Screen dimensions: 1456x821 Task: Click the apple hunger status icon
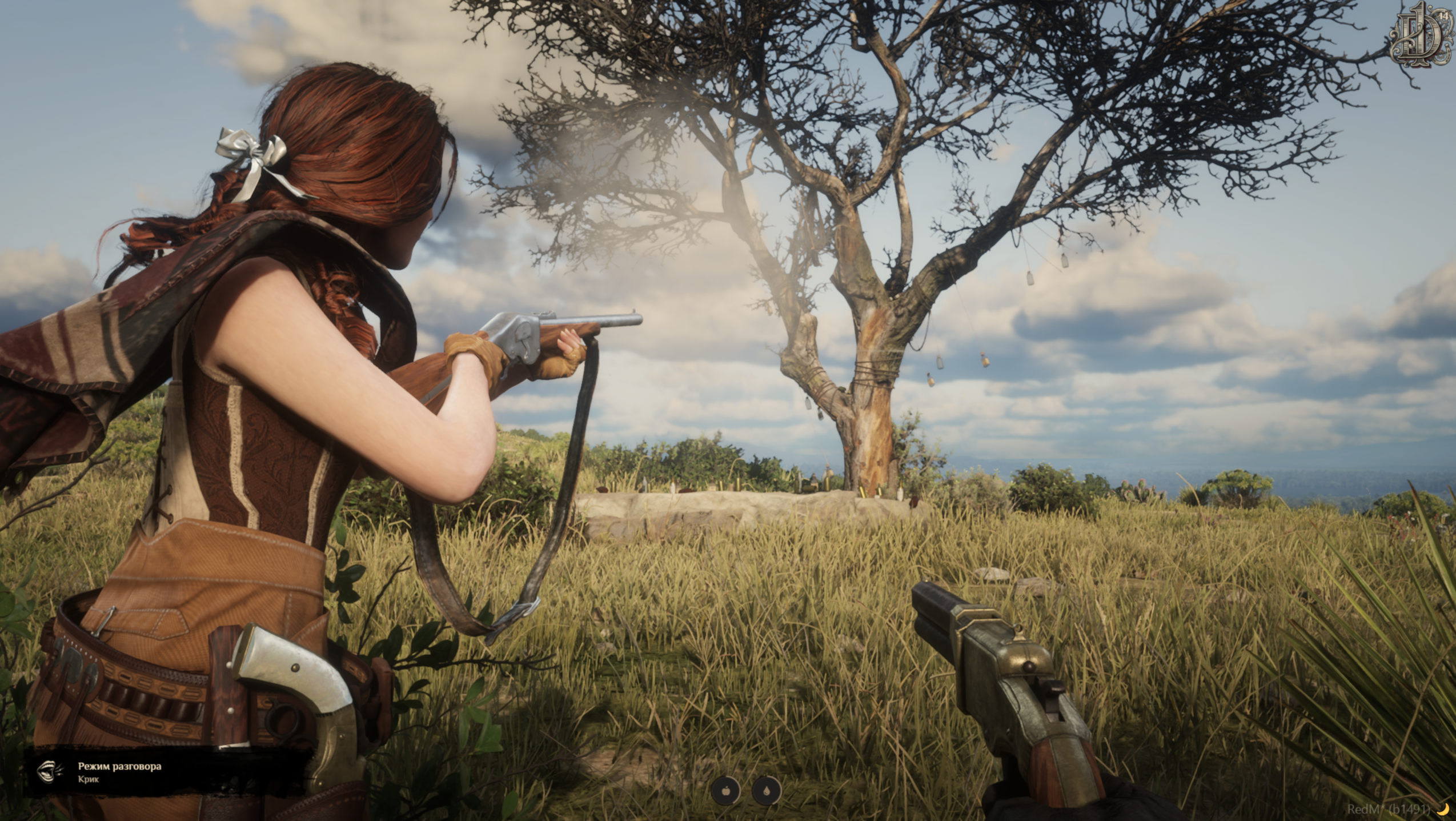726,791
